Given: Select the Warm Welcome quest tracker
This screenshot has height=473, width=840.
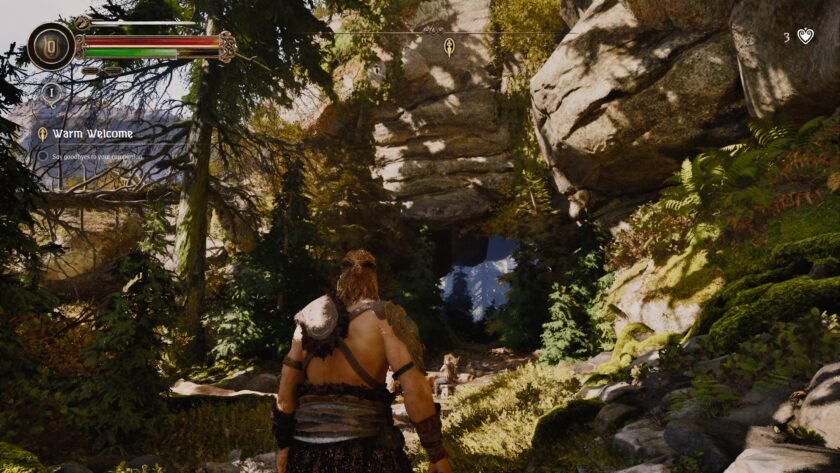Looking at the screenshot, I should (93, 134).
